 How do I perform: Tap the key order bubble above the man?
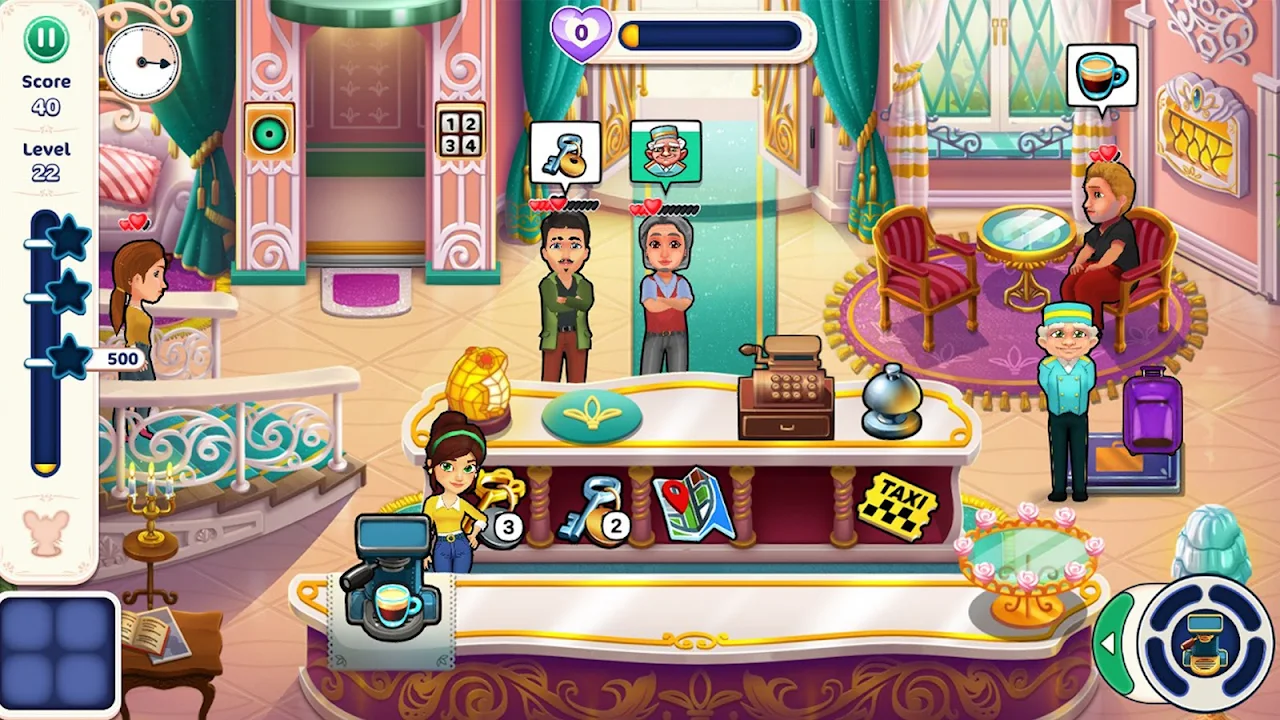pyautogui.click(x=565, y=153)
